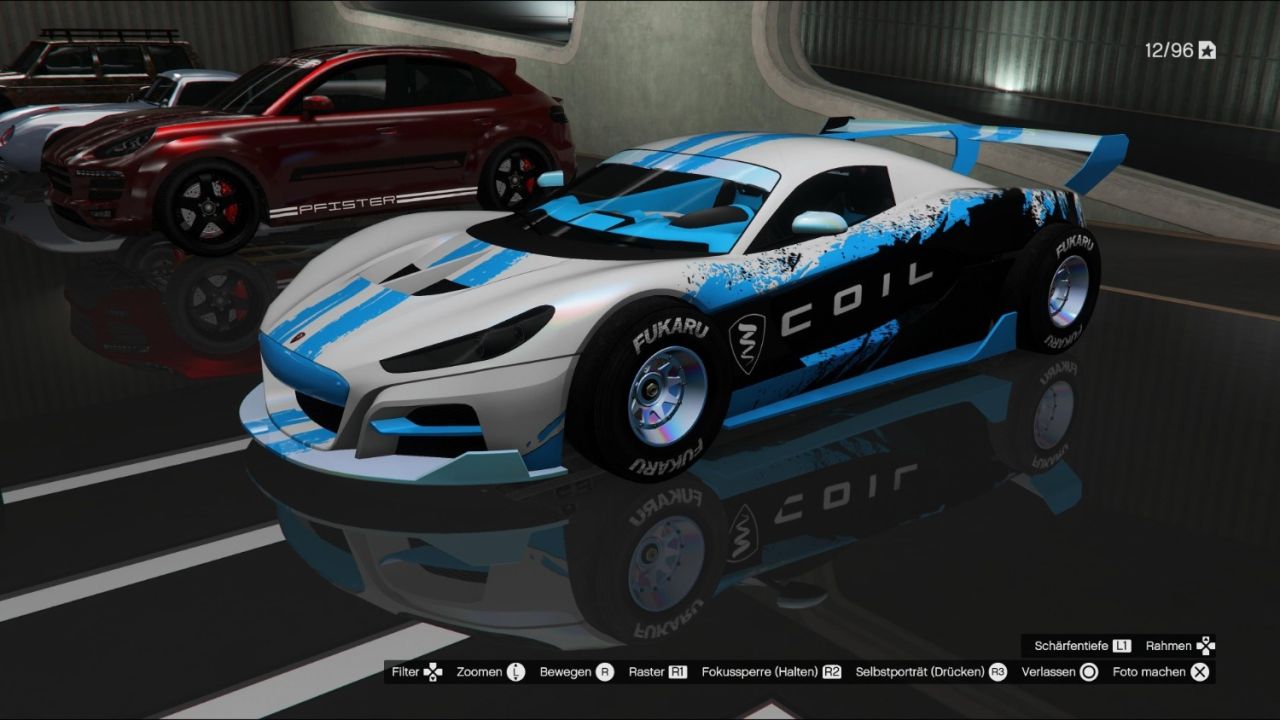Choose the Bewegen move option
Screen dimensions: 1280x720
click(576, 672)
